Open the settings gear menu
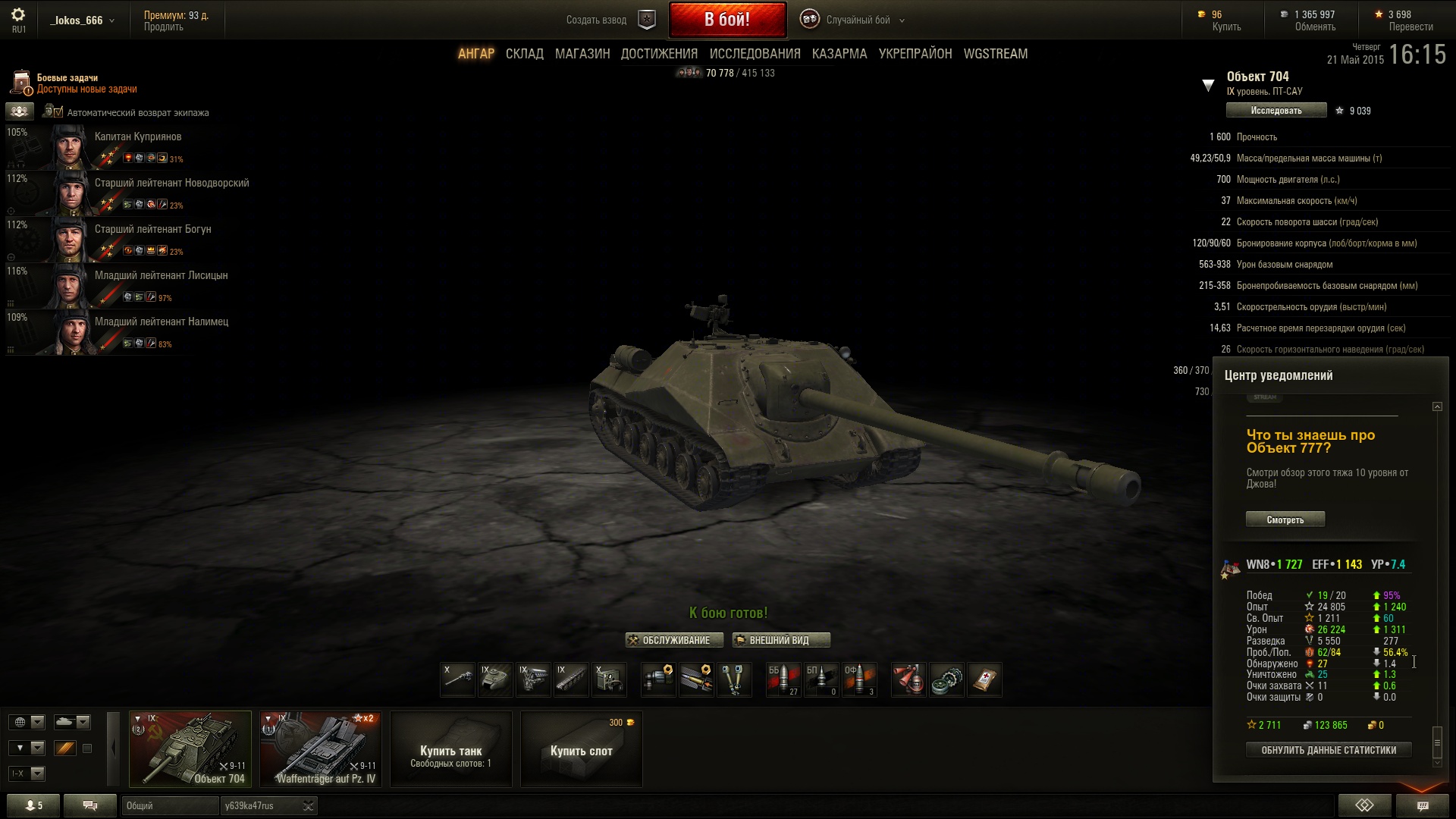 pos(18,15)
